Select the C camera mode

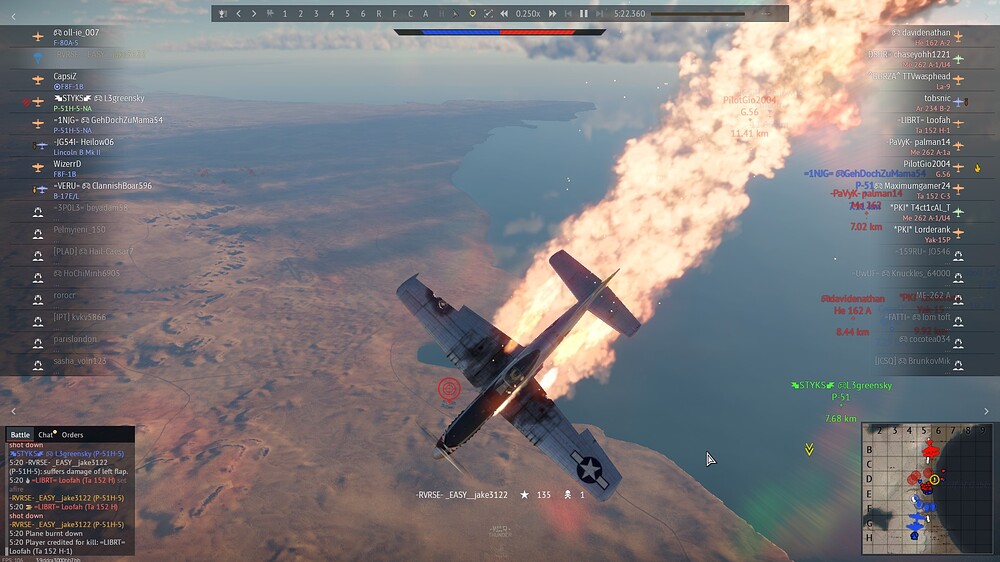pos(410,14)
